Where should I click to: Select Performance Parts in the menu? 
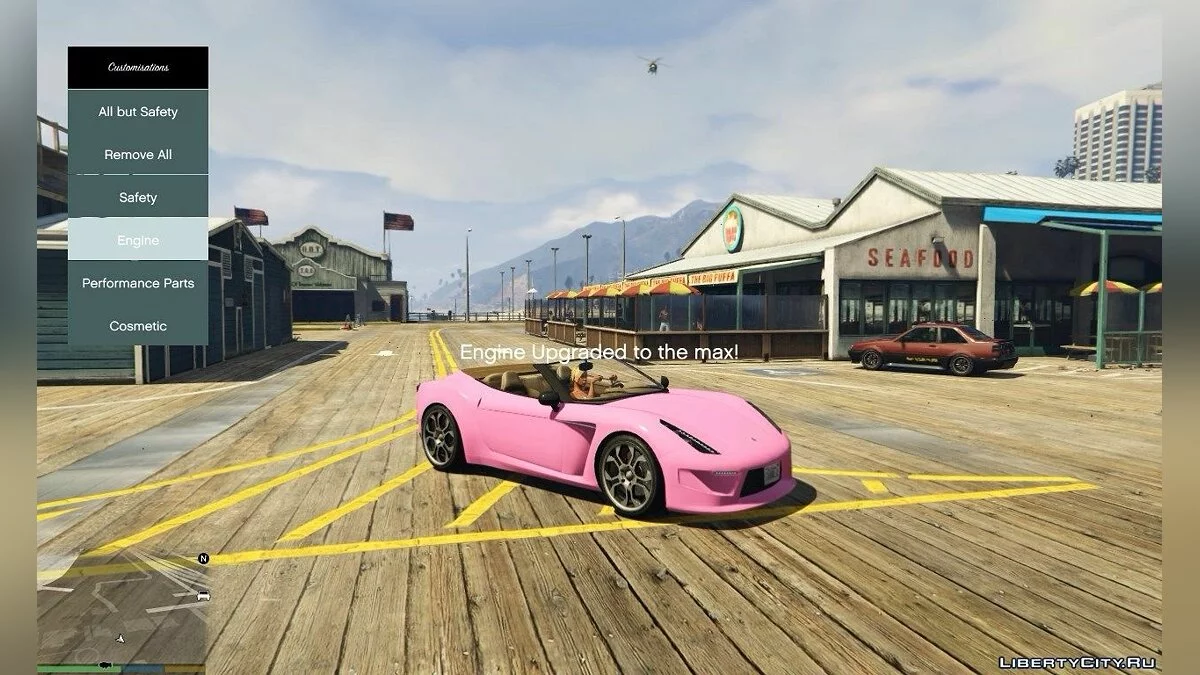click(x=138, y=283)
